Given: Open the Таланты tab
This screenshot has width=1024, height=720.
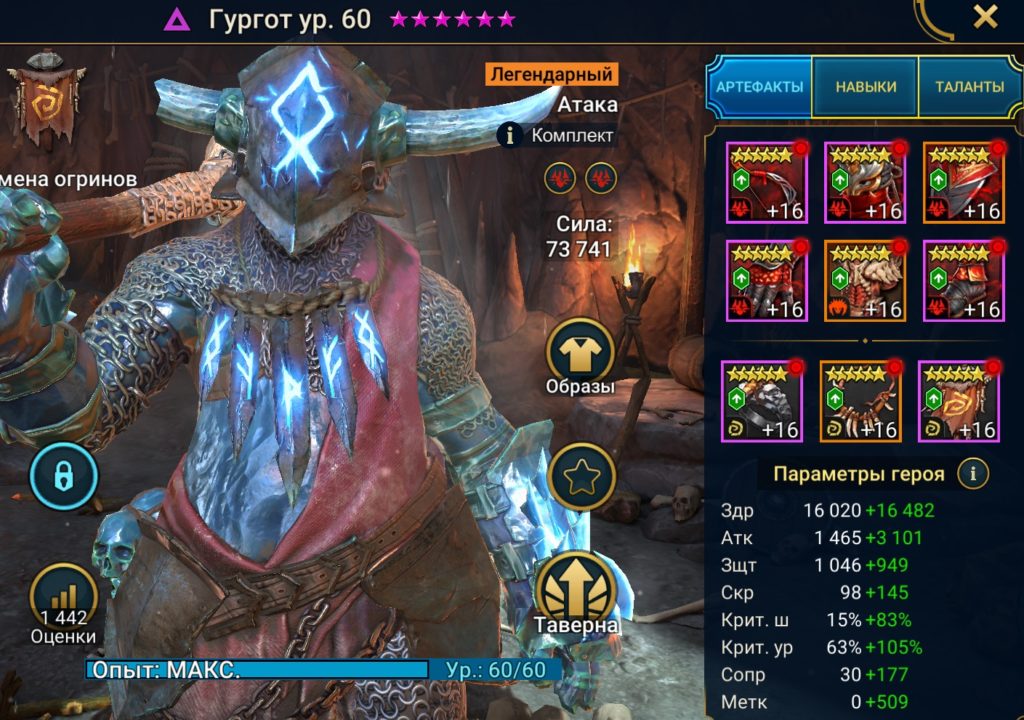Looking at the screenshot, I should pos(970,87).
